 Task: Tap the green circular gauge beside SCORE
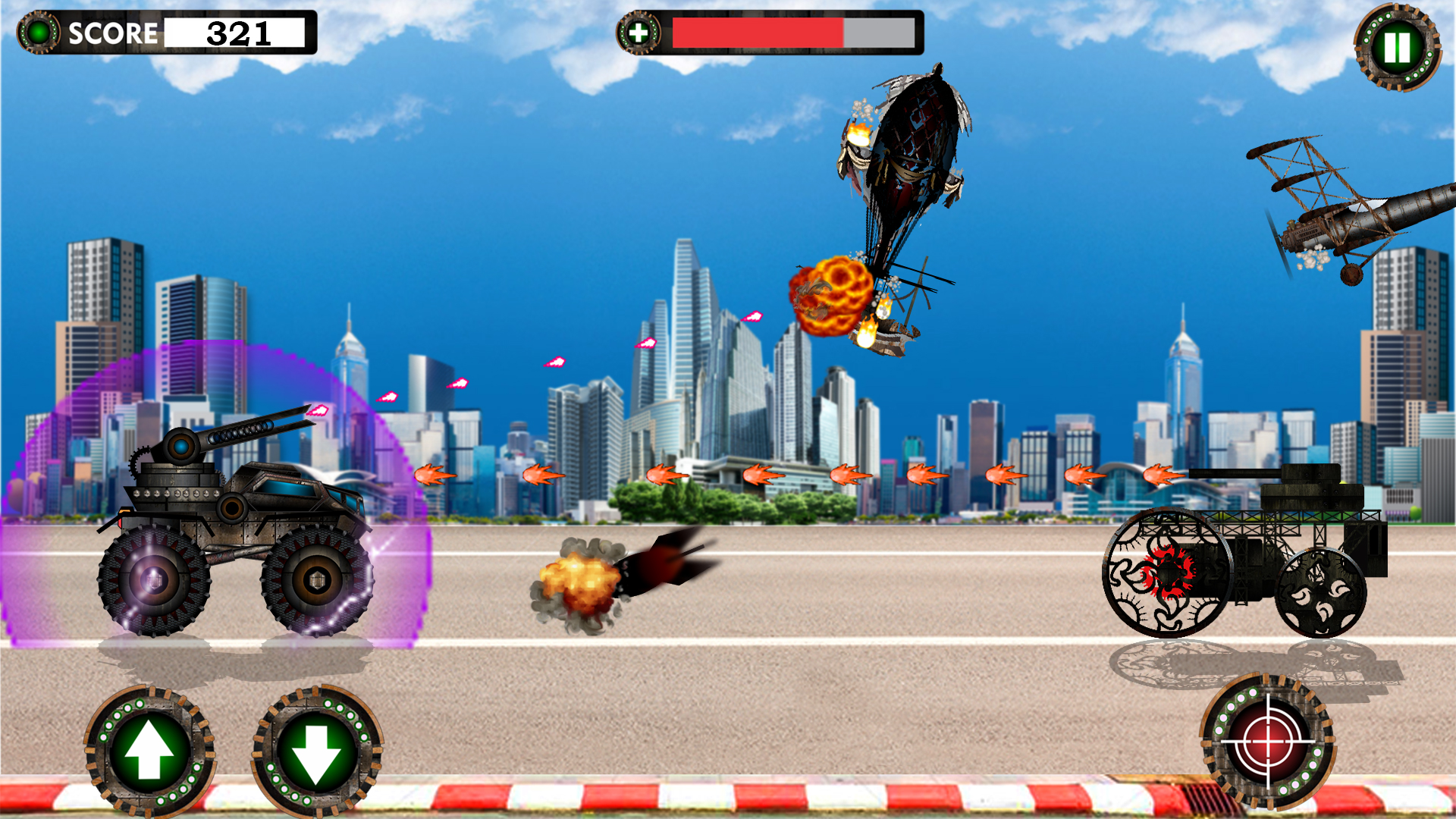(38, 32)
